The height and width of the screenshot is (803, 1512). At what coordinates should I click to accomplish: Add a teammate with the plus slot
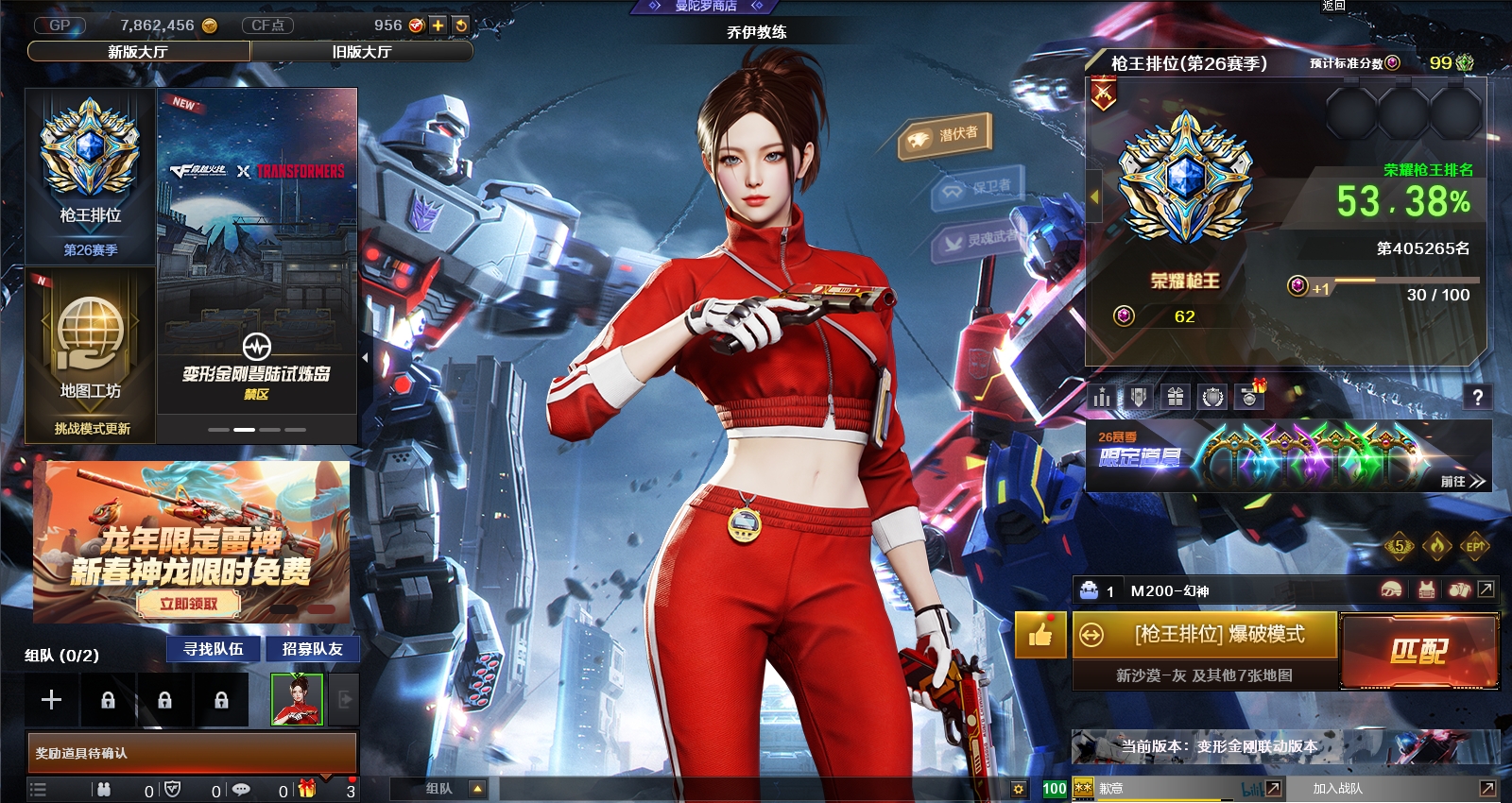tap(52, 699)
